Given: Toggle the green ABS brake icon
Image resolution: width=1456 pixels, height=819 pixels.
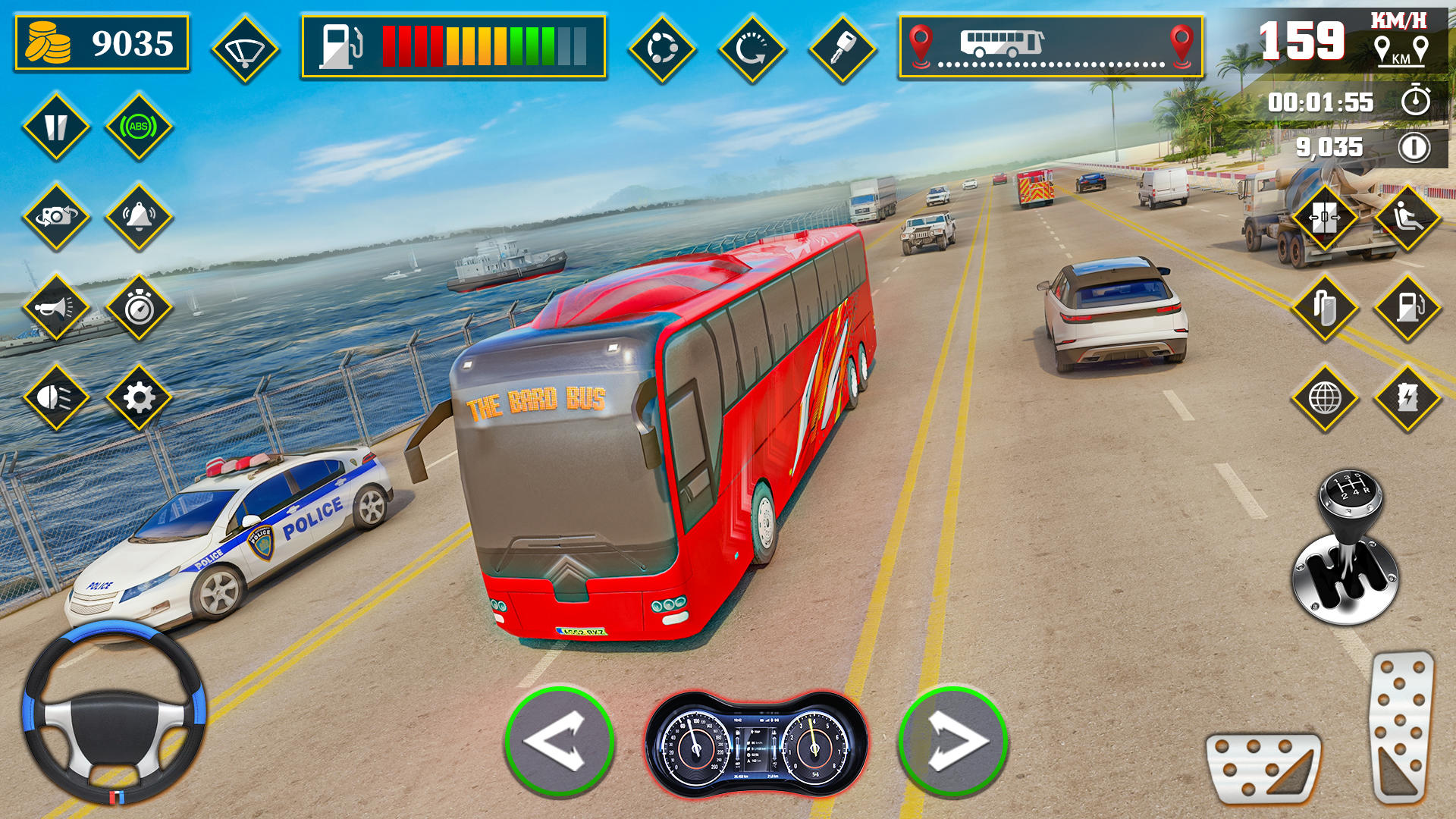Looking at the screenshot, I should [139, 127].
